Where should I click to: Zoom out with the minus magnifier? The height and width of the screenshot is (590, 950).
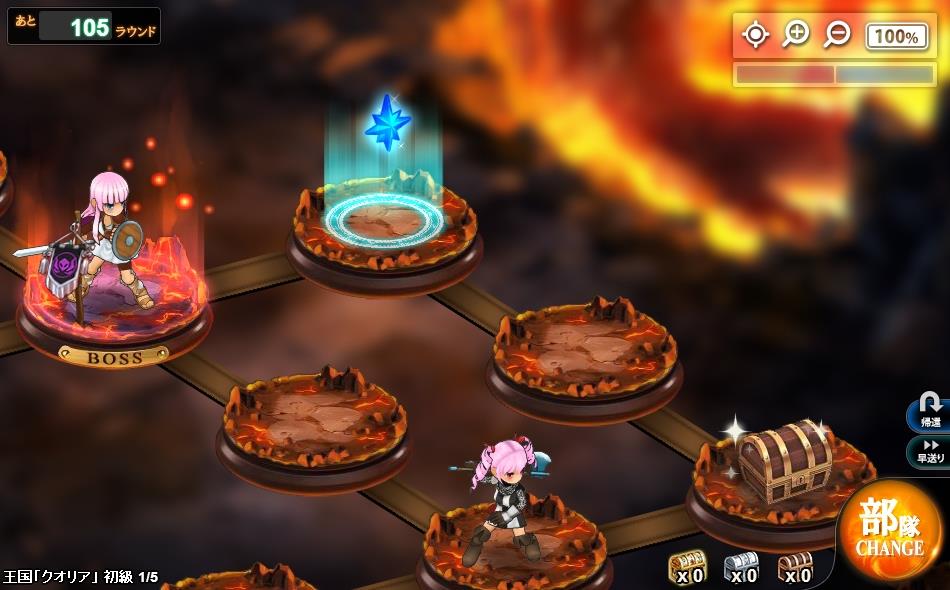click(836, 35)
